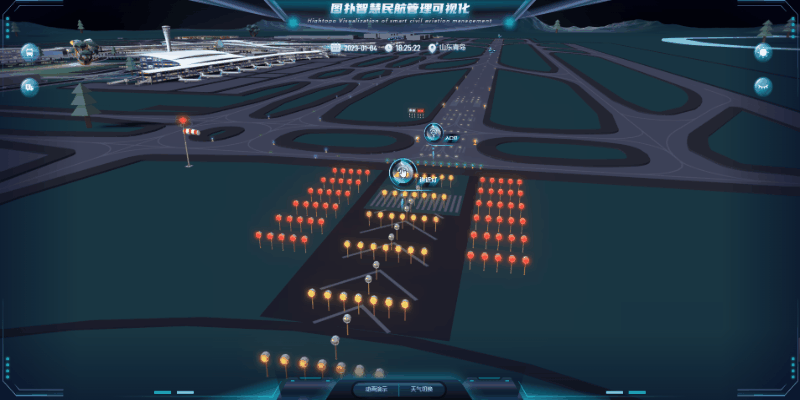Play the 动画演示 animation demo
The width and height of the screenshot is (800, 400).
pyautogui.click(x=376, y=389)
